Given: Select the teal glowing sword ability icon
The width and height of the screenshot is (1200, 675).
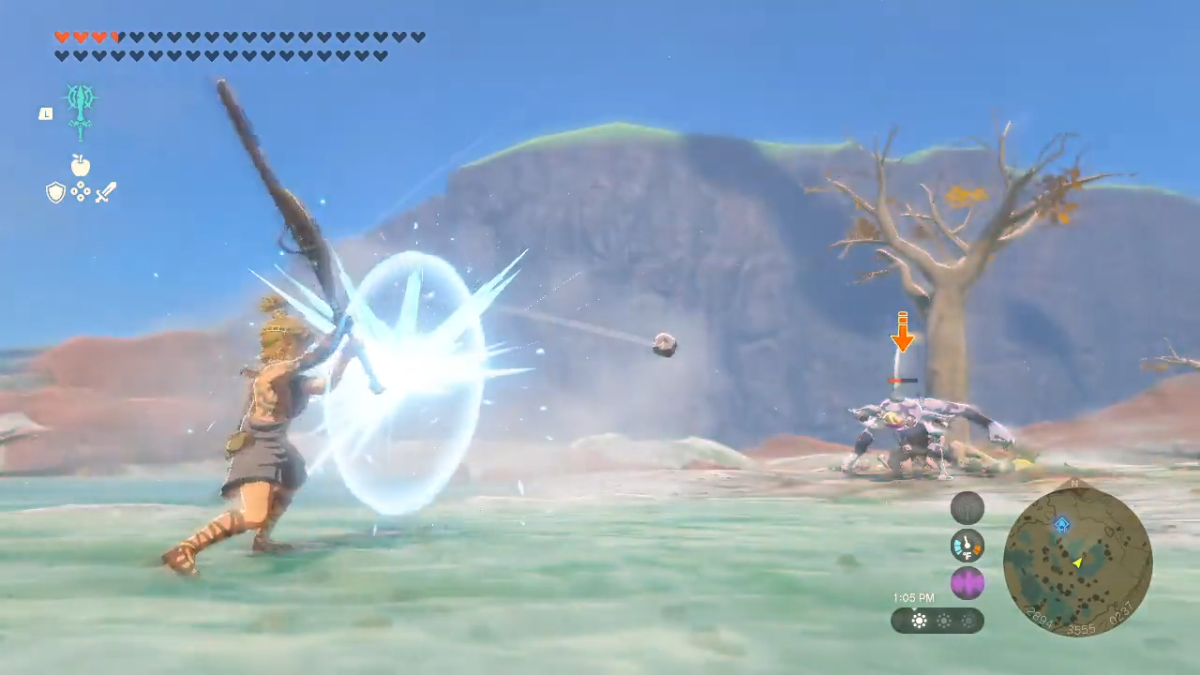Looking at the screenshot, I should 80,112.
